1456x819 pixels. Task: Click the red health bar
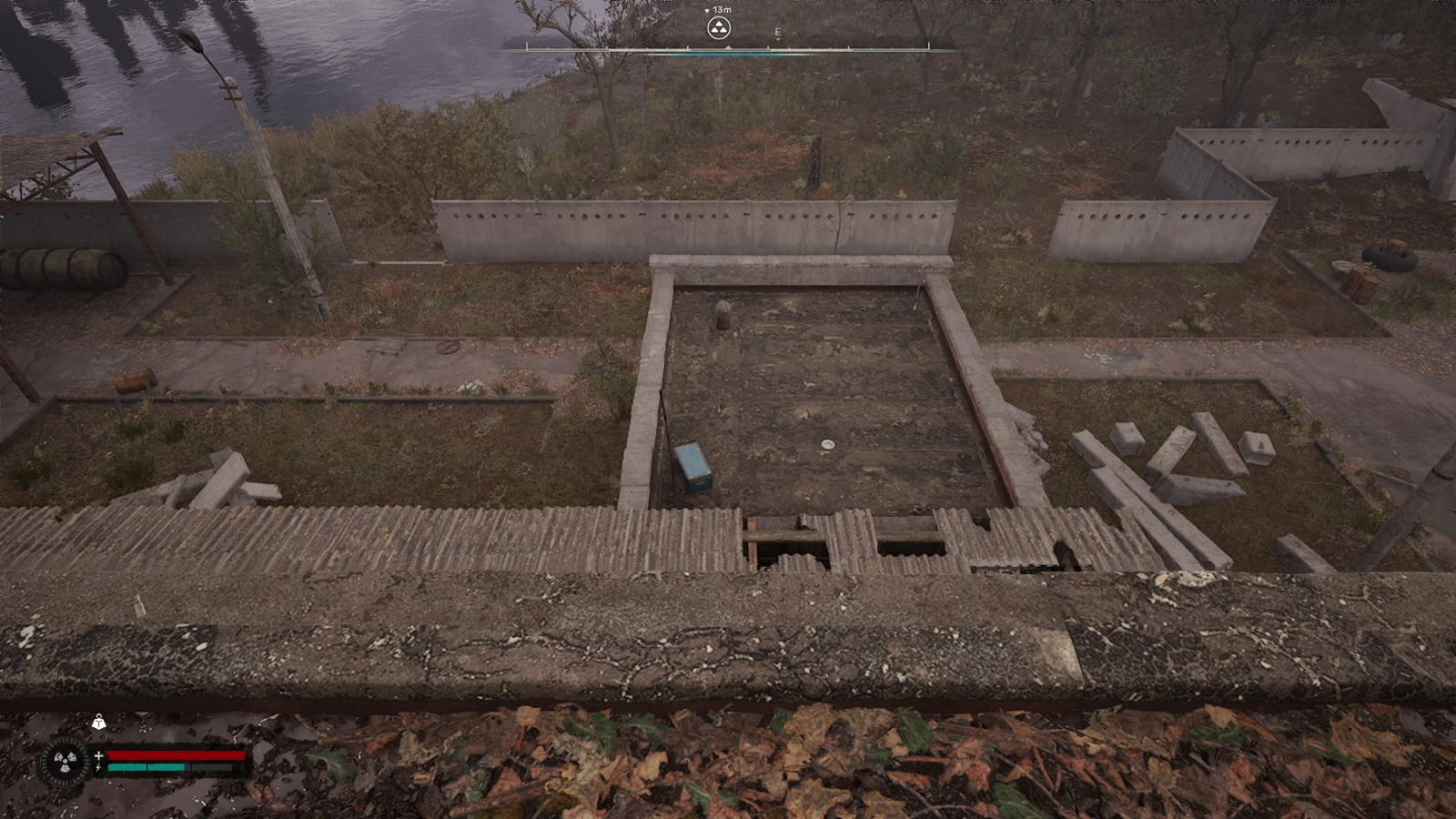tap(177, 753)
